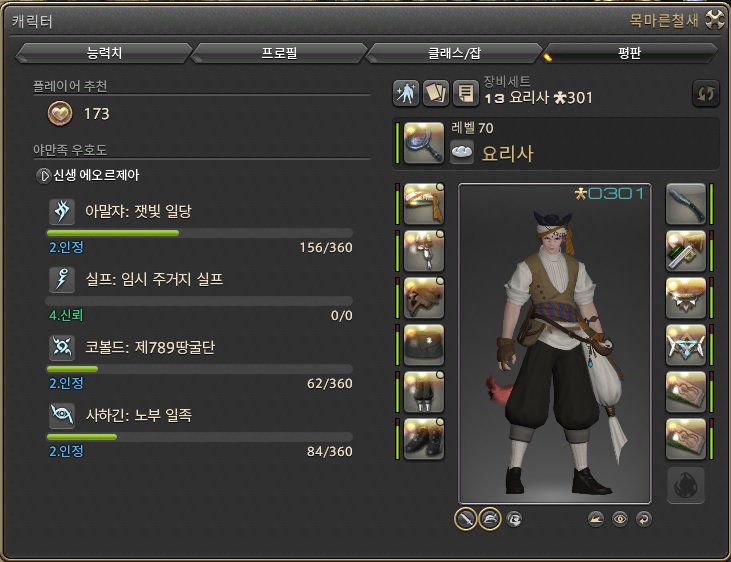The width and height of the screenshot is (731, 562).
Task: Switch to the 능력치 tab
Action: [104, 52]
